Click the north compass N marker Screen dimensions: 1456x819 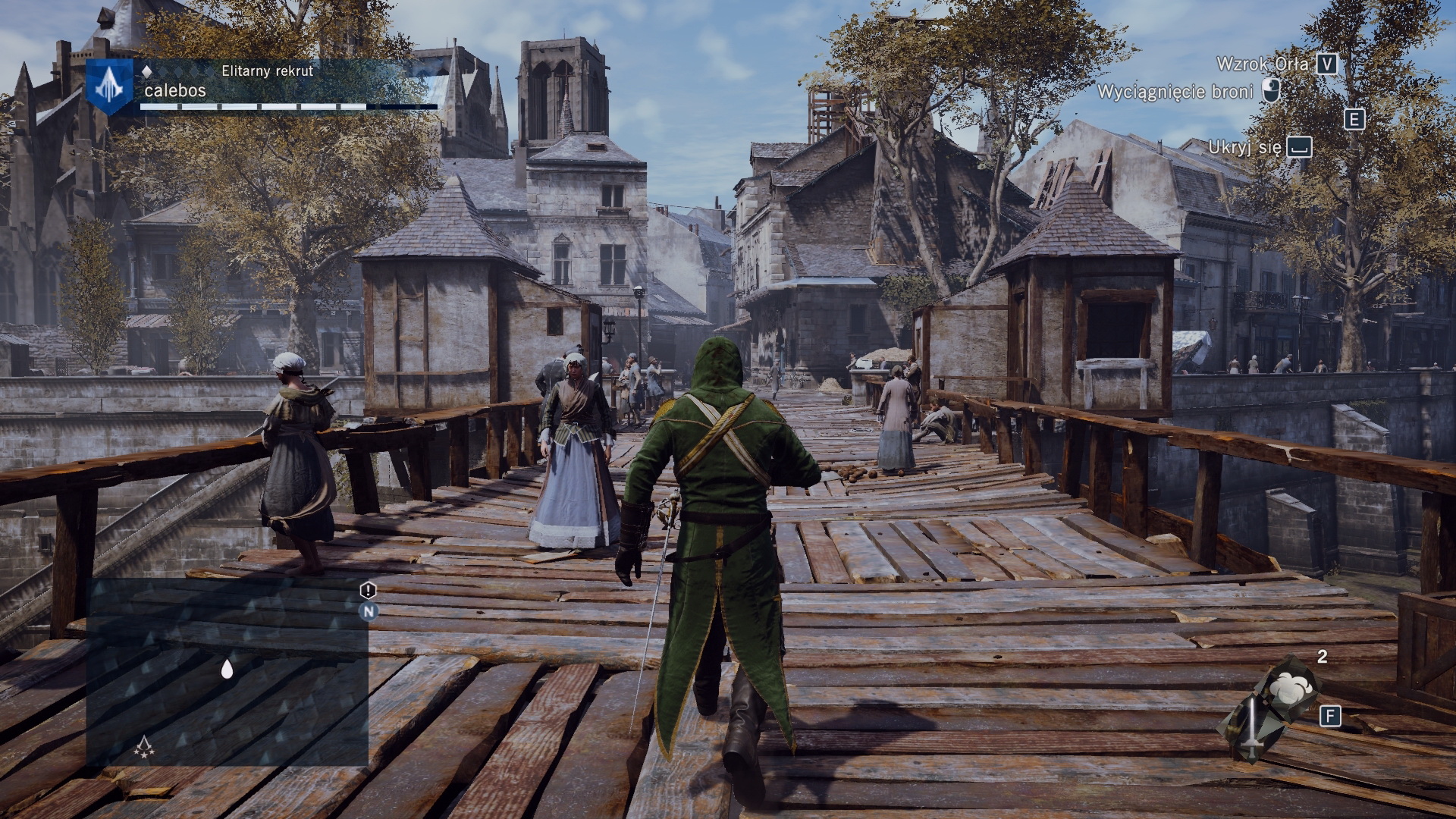(x=368, y=611)
